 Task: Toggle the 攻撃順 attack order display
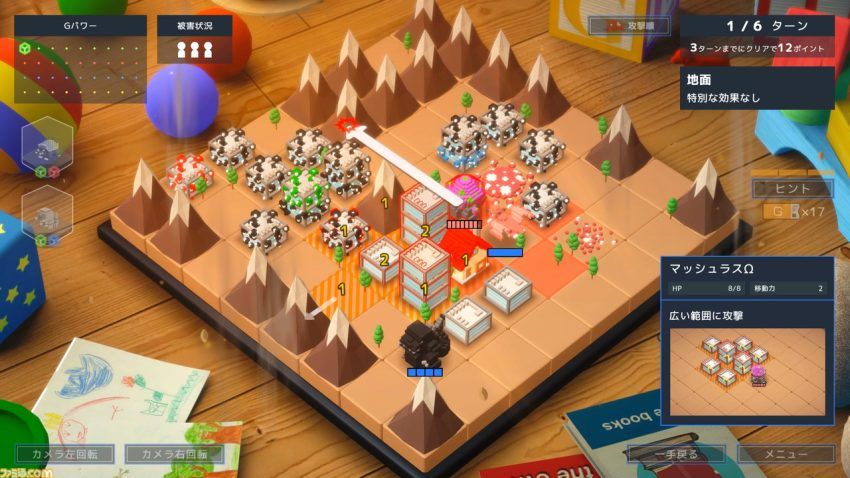[x=629, y=25]
